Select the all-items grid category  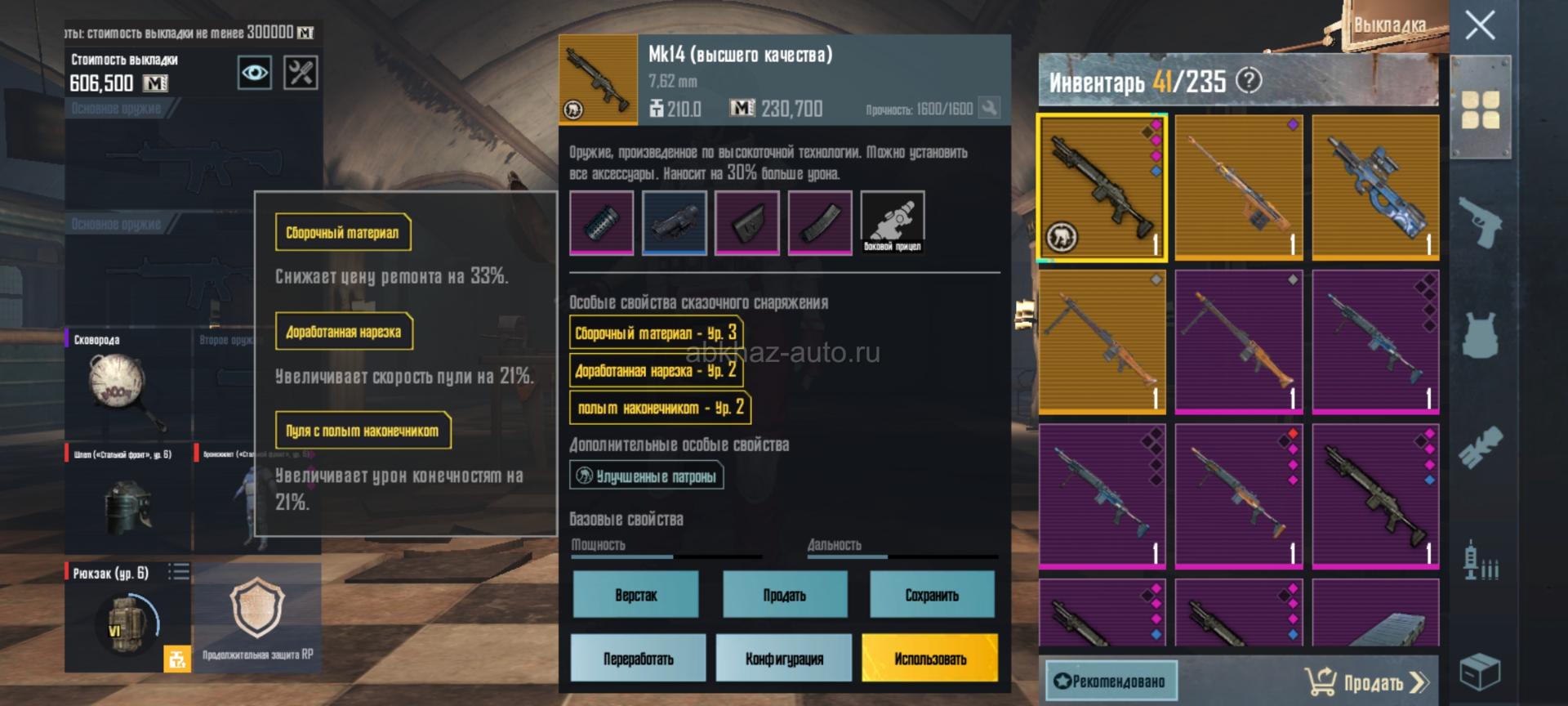click(x=1480, y=109)
